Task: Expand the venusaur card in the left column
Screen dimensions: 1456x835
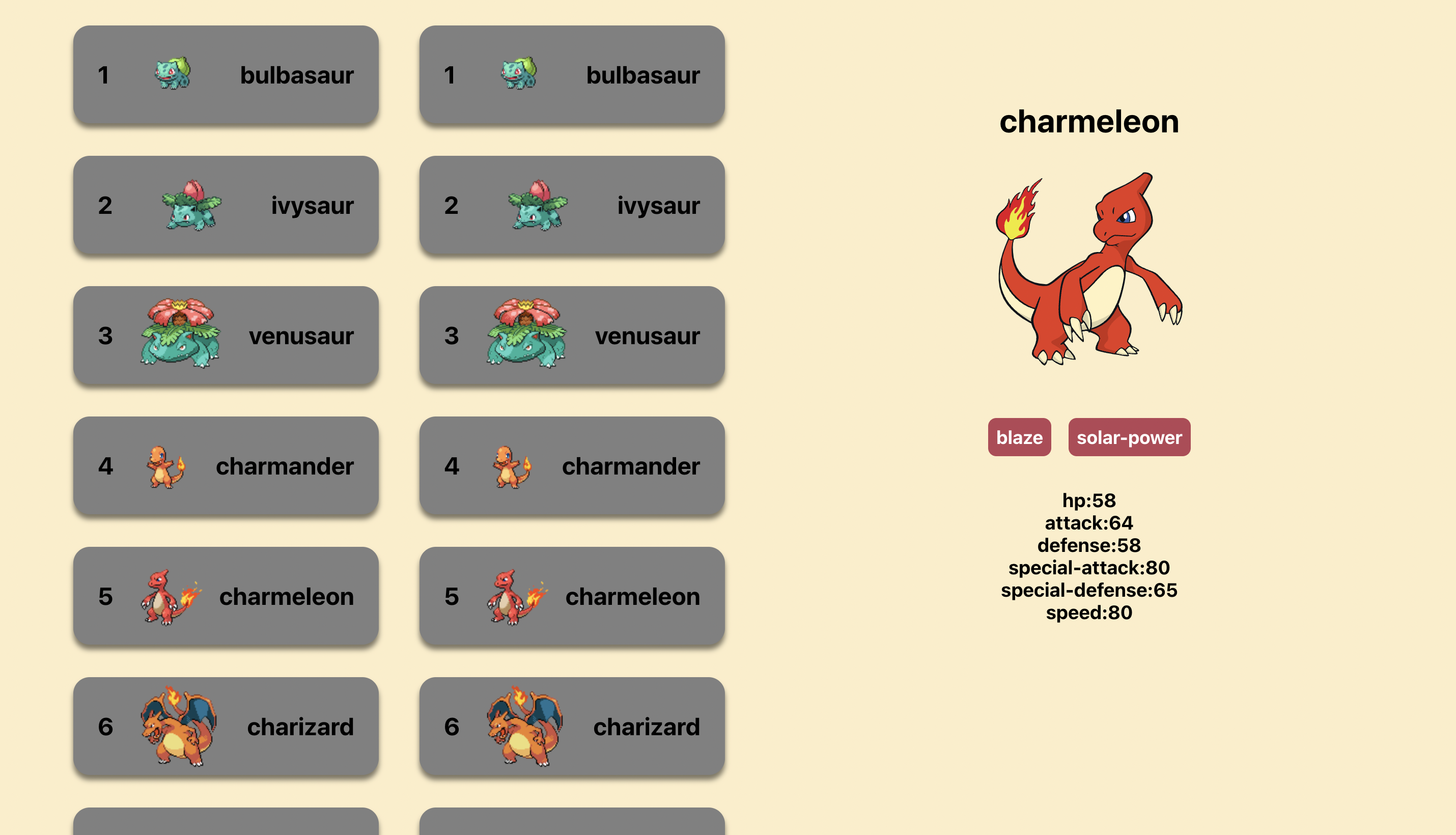Action: click(x=226, y=336)
